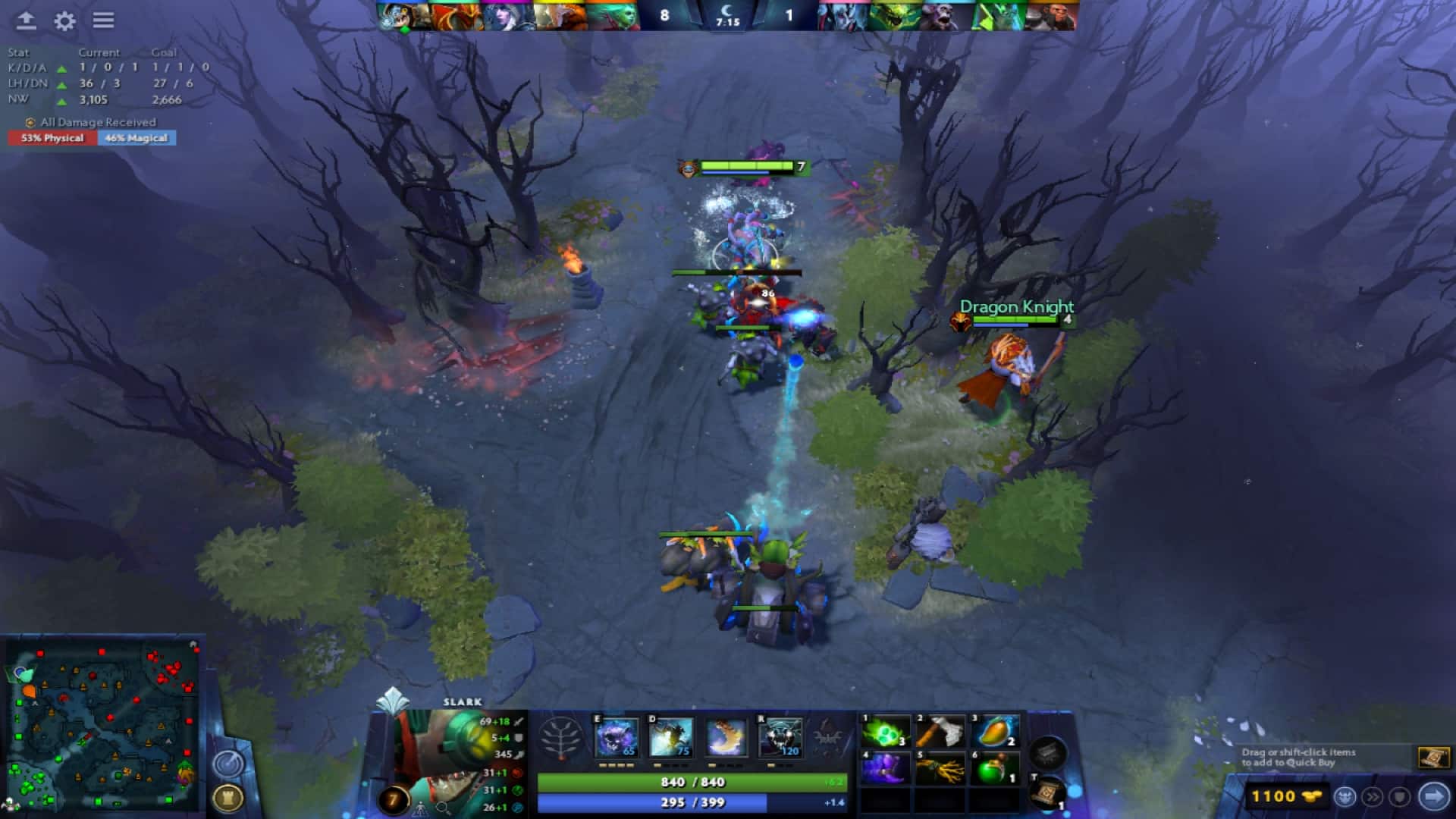Viewport: 1456px width, 819px height.
Task: Click the courier speed burst chevrons
Action: click(1373, 797)
